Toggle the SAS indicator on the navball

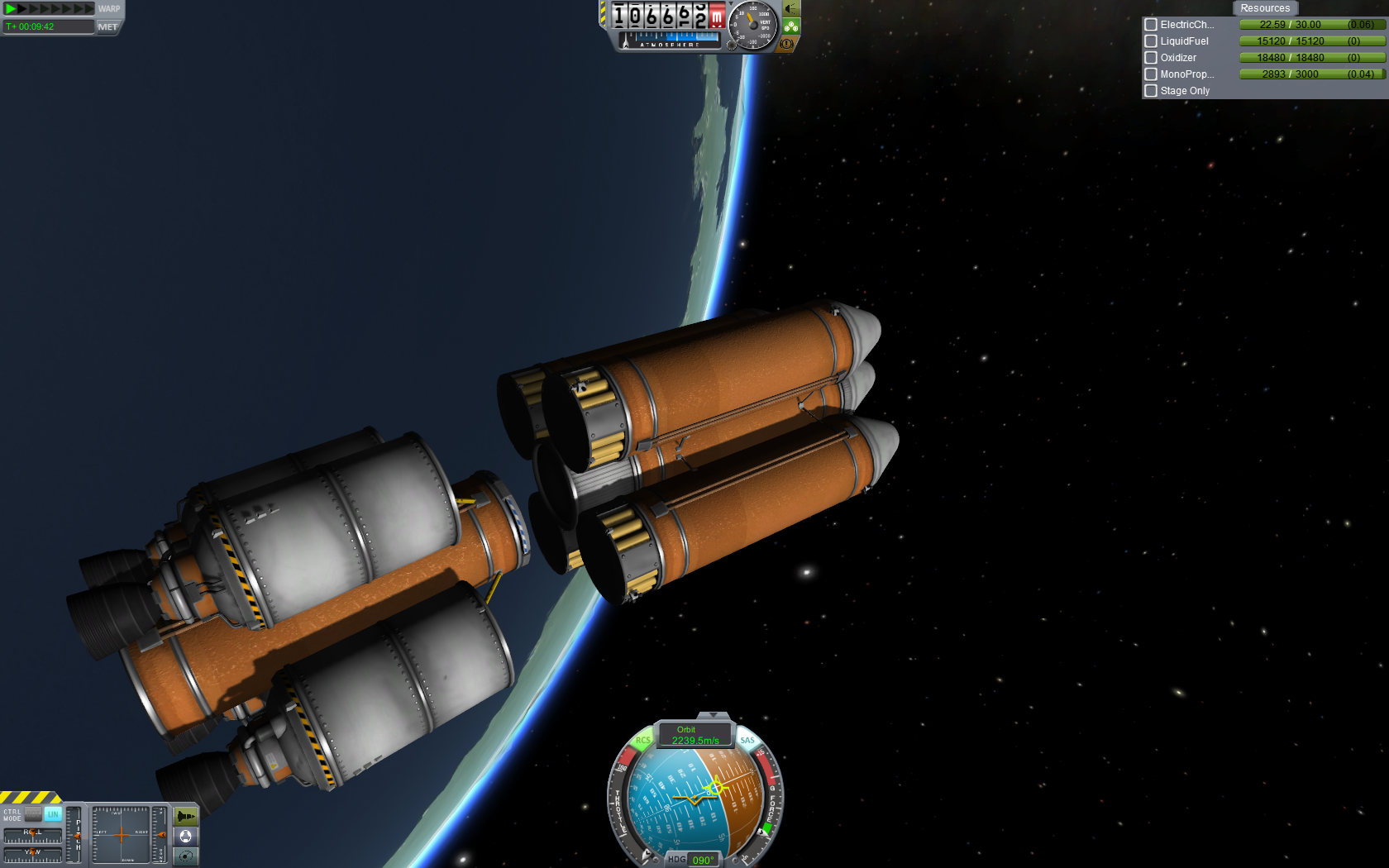point(747,741)
